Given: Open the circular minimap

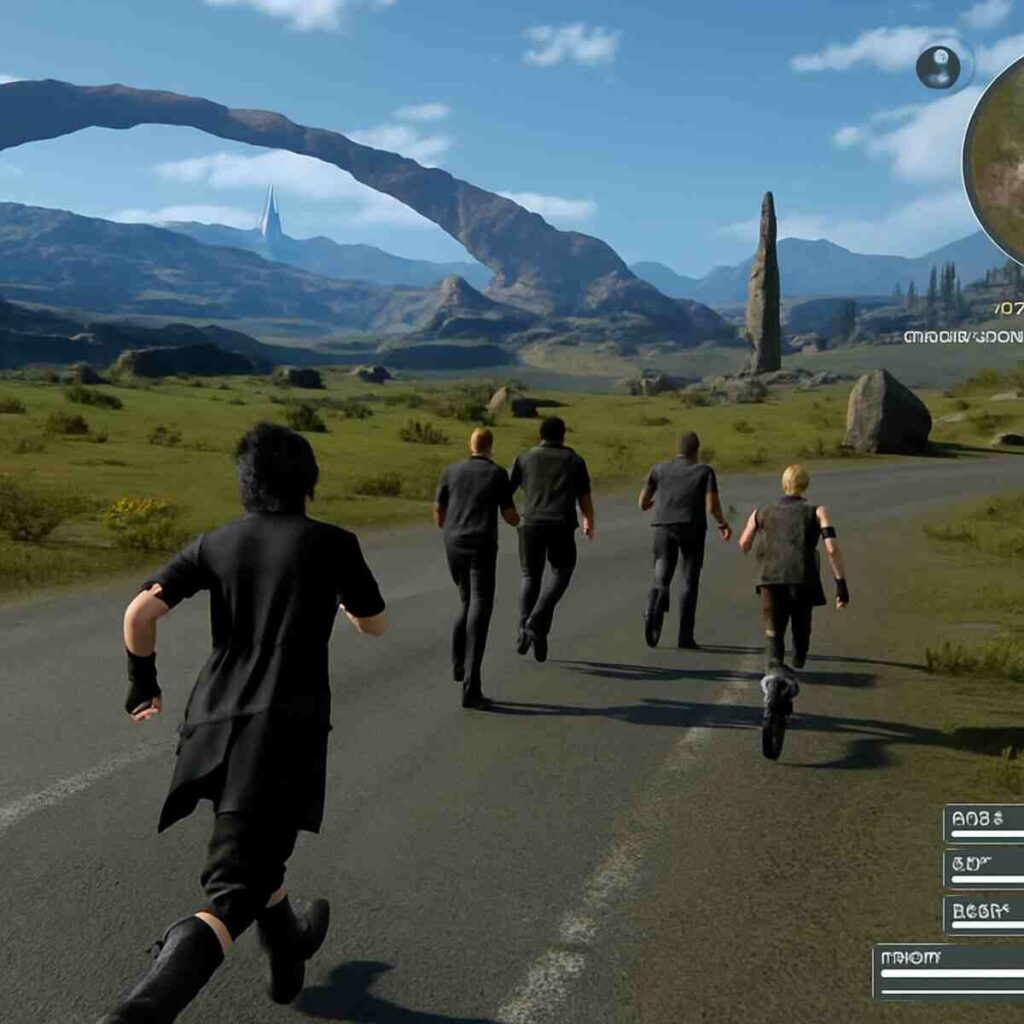Looking at the screenshot, I should pyautogui.click(x=998, y=160).
